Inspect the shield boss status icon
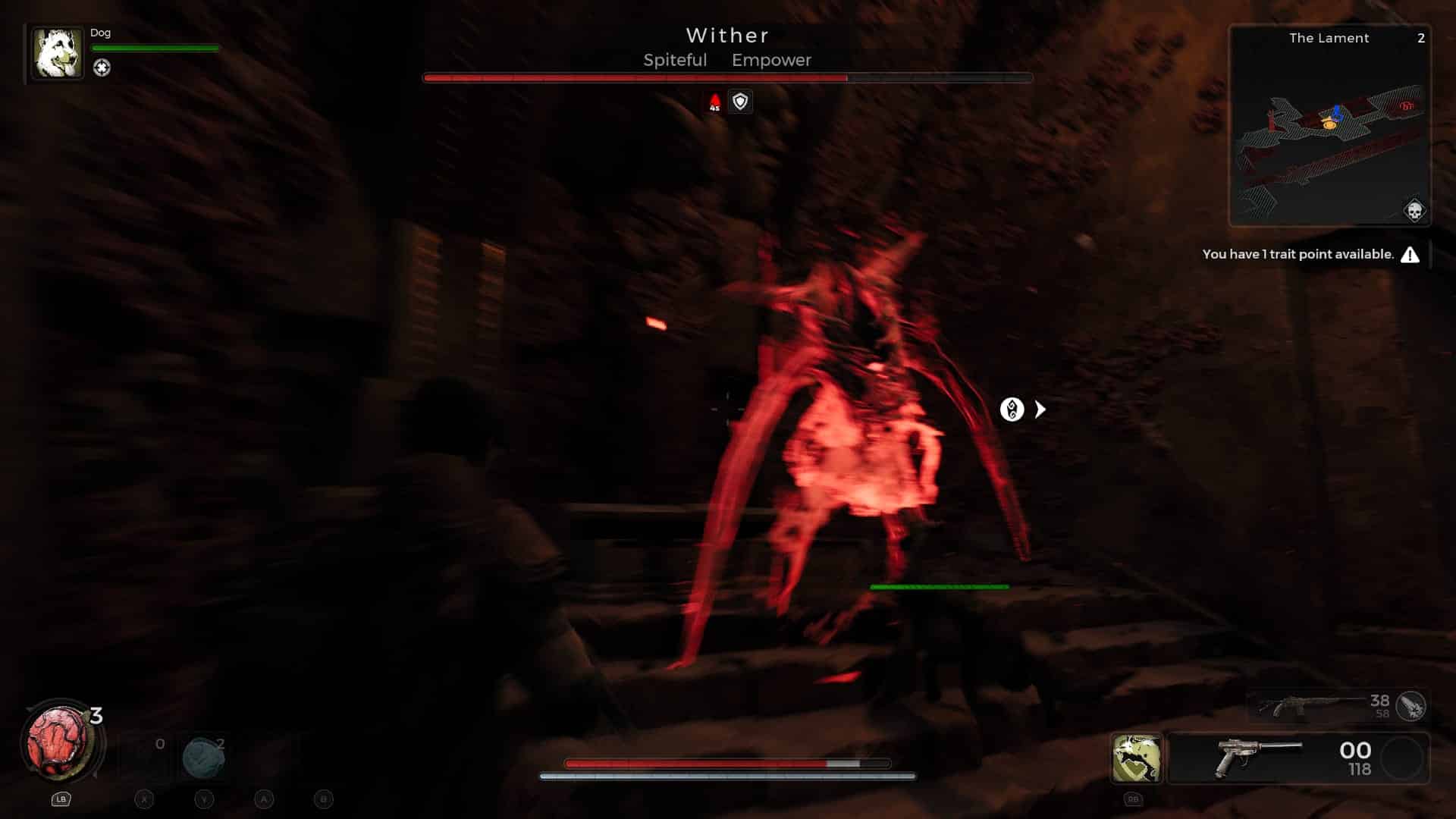The image size is (1456, 819). [740, 102]
